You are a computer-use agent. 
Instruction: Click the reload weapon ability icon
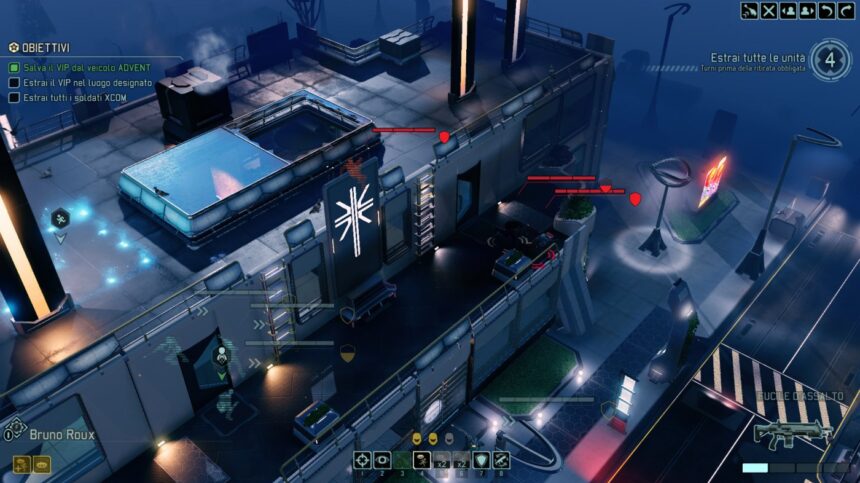click(x=502, y=460)
